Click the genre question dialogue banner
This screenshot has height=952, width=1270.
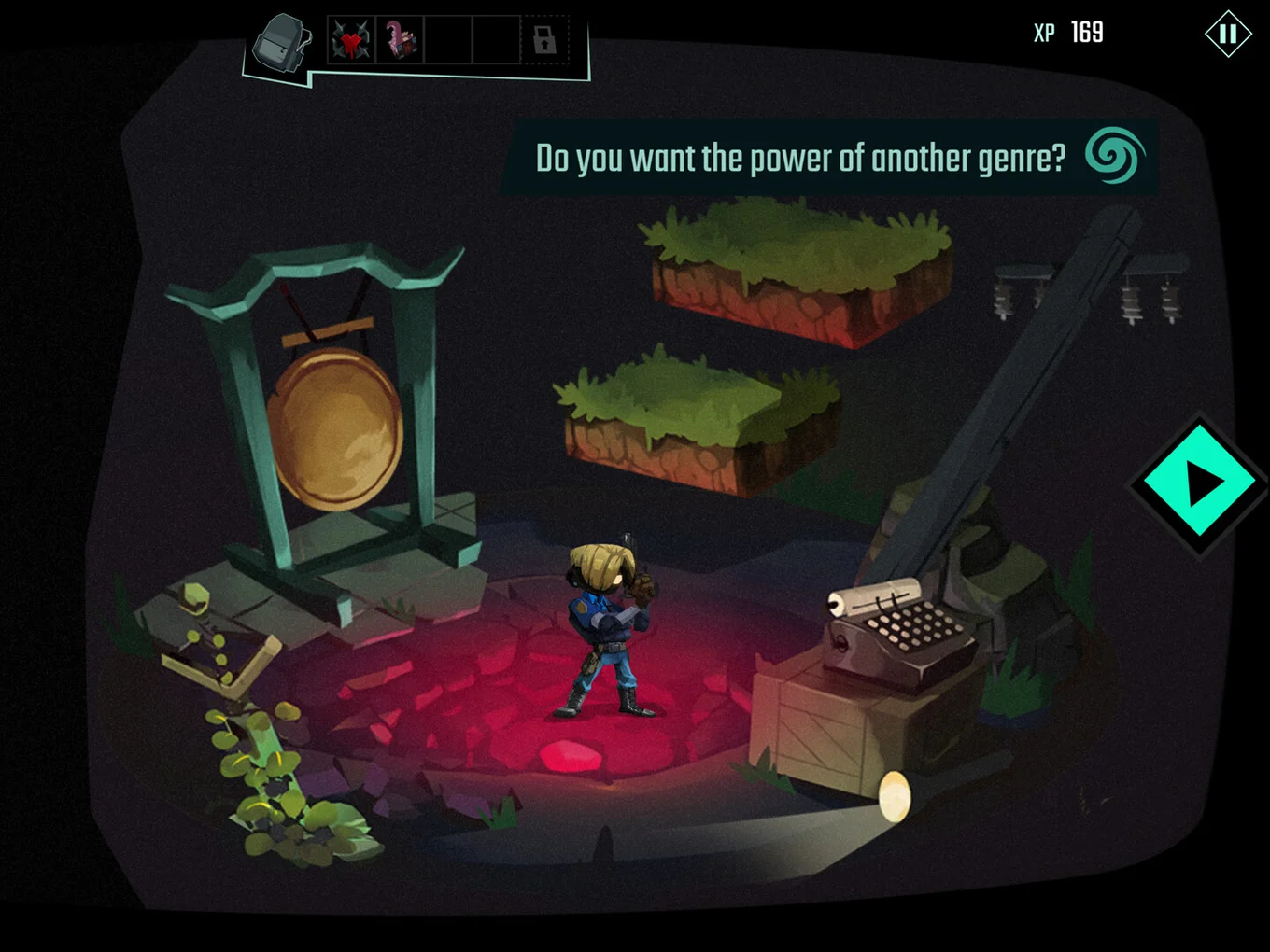tap(801, 158)
